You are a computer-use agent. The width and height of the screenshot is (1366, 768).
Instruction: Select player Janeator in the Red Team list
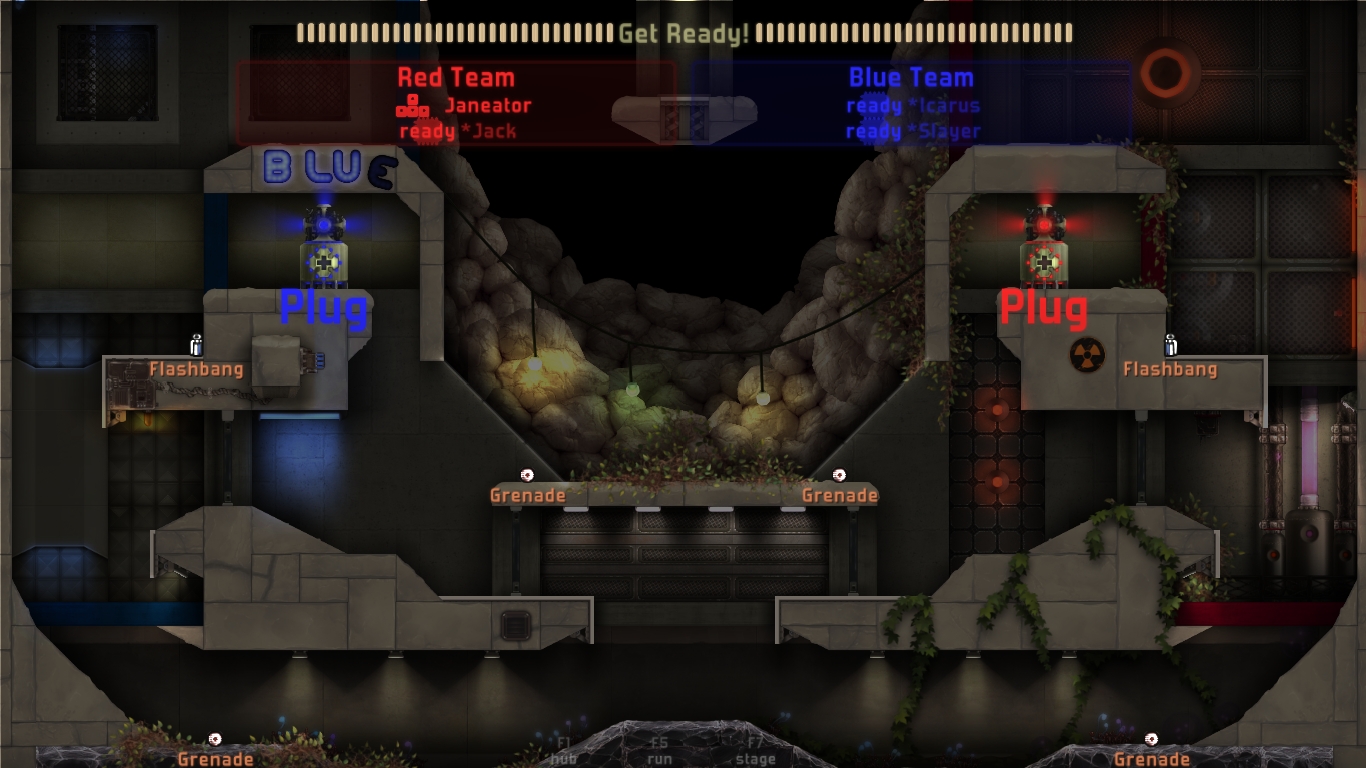click(487, 106)
